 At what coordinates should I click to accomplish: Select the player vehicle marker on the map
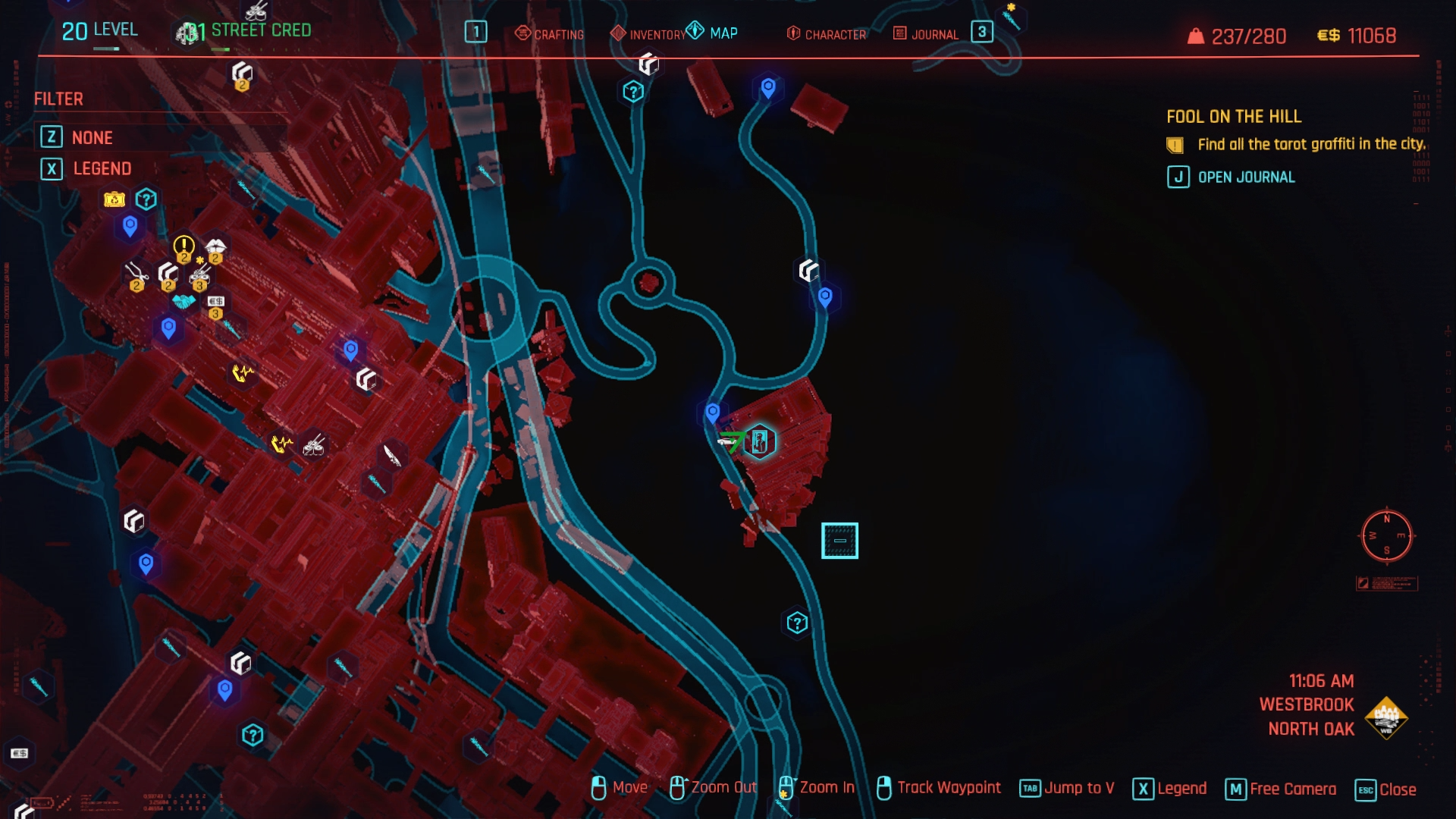[x=730, y=441]
